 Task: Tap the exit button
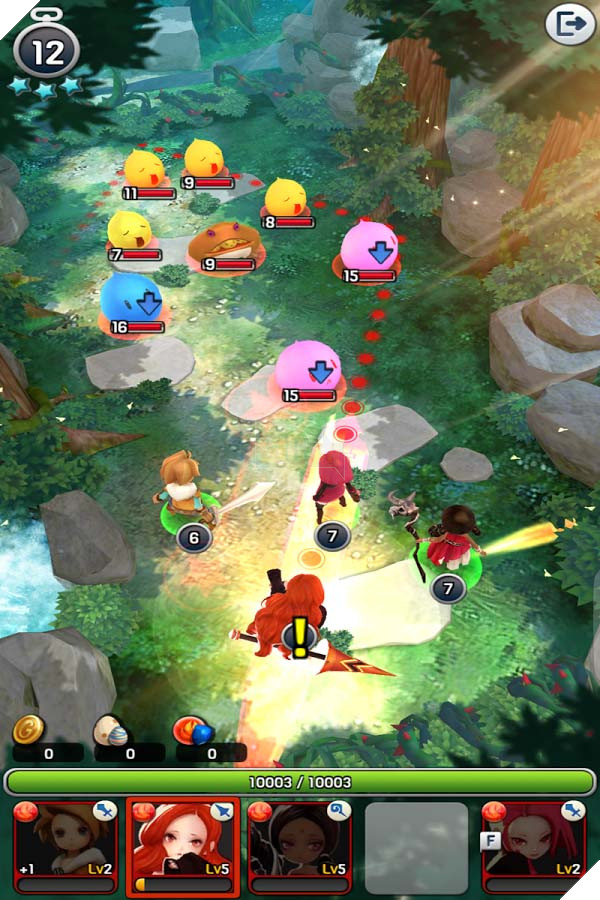[569, 25]
